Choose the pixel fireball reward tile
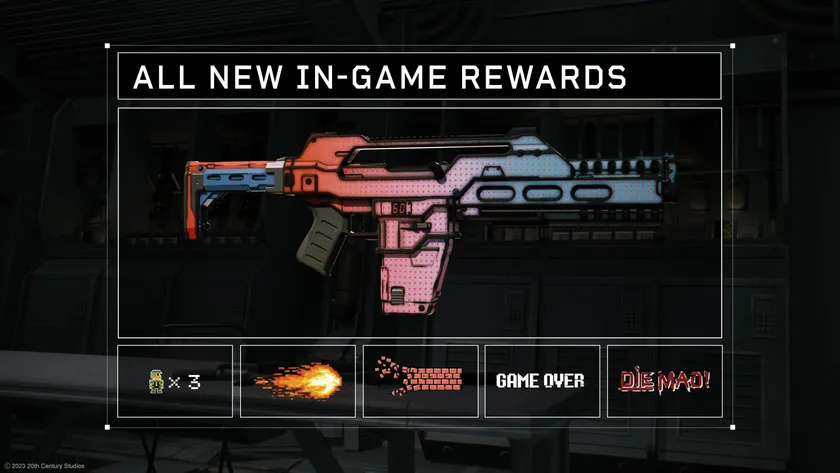Viewport: 840px width, 473px height. coord(298,381)
